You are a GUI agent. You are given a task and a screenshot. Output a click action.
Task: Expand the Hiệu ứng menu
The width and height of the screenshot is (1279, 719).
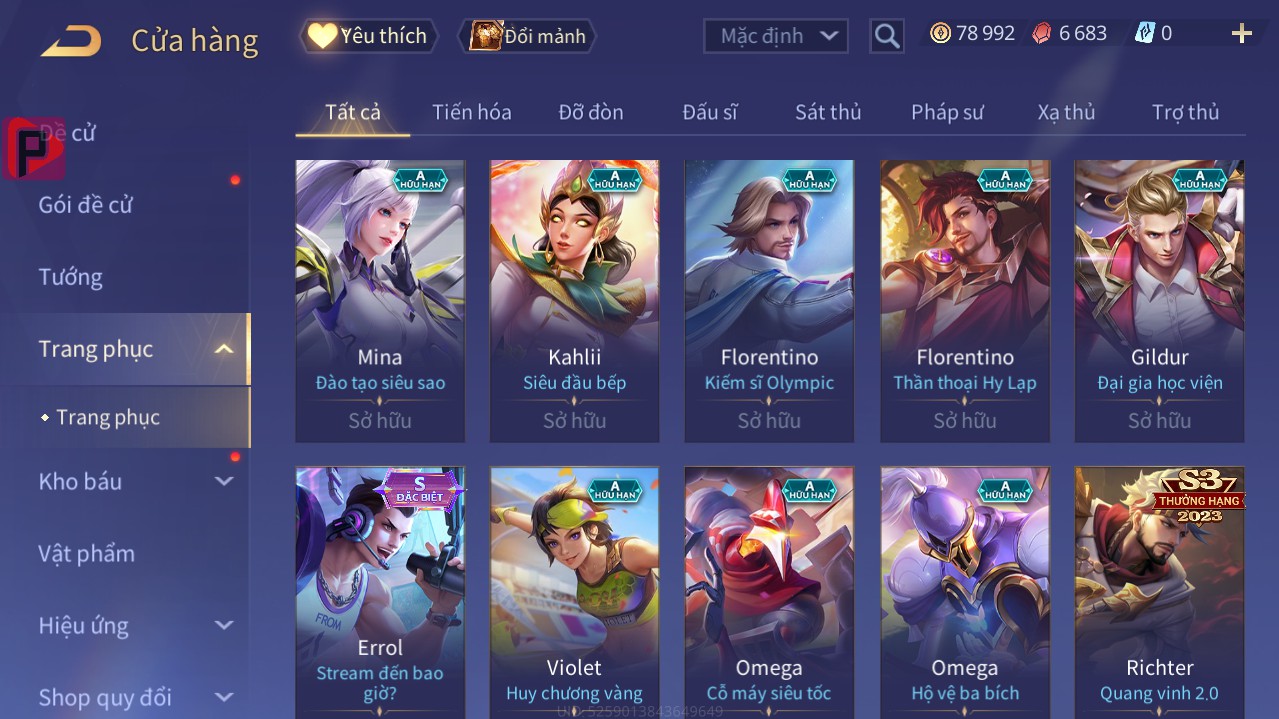click(x=135, y=626)
